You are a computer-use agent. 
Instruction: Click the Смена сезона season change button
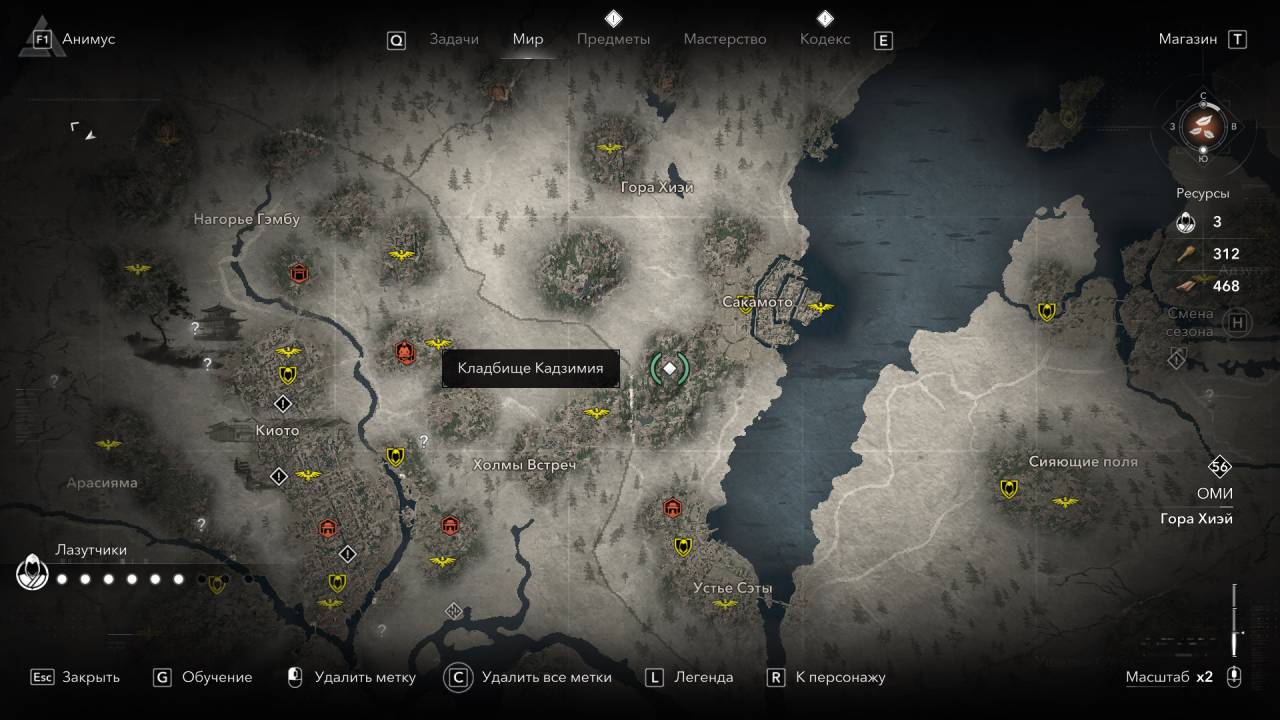1238,322
